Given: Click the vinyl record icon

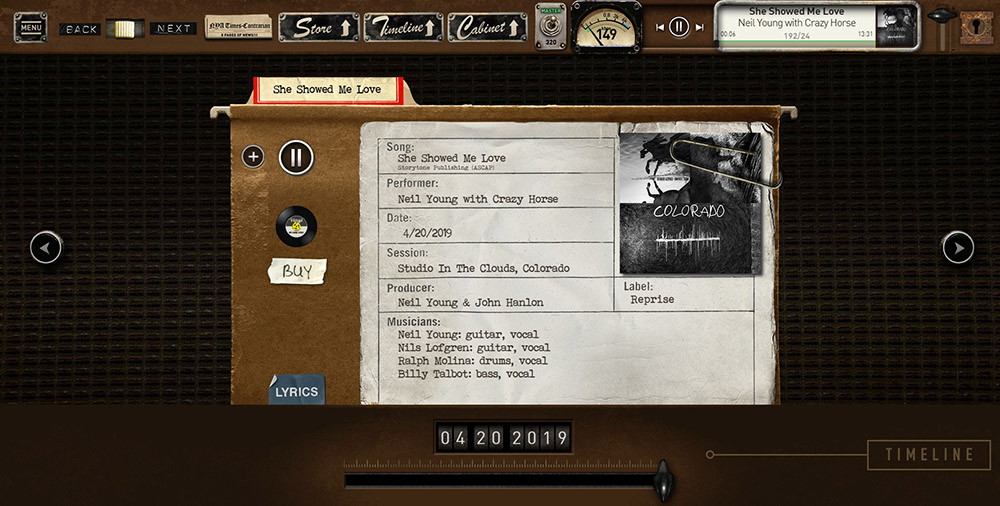Looking at the screenshot, I should click(296, 227).
